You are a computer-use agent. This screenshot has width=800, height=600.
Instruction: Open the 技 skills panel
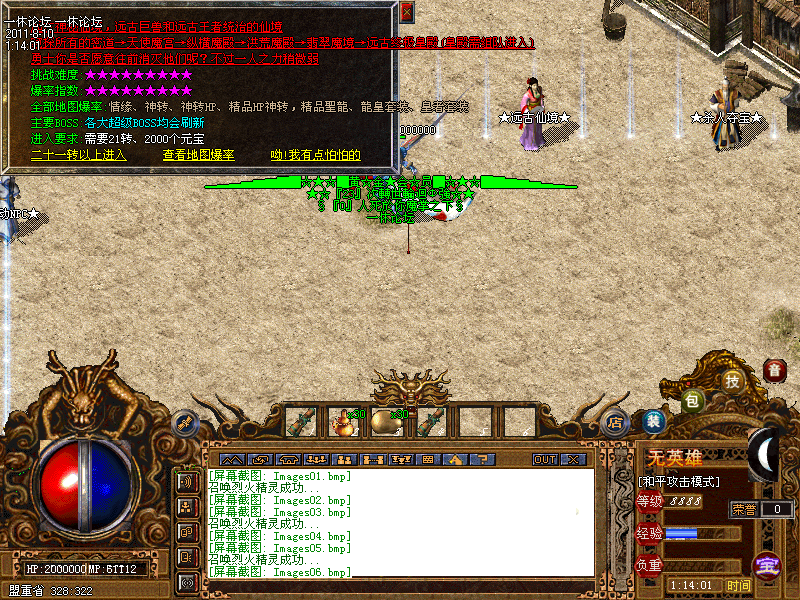click(x=733, y=380)
